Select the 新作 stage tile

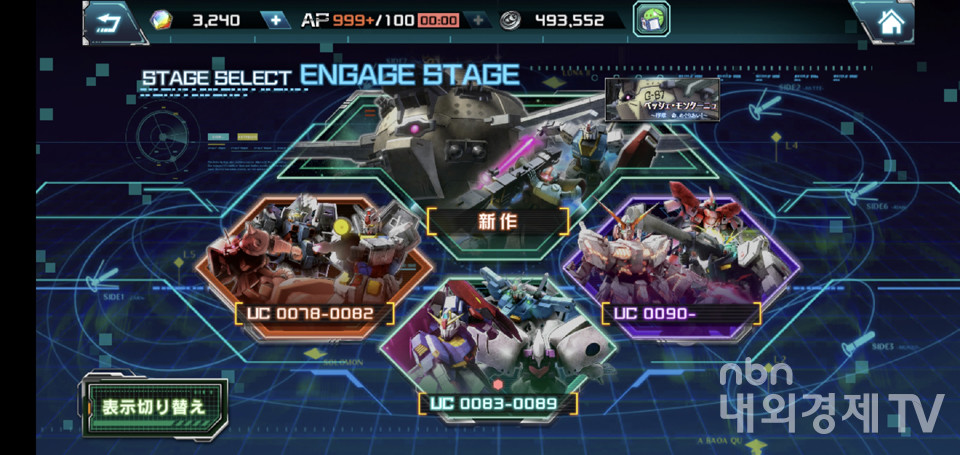(x=497, y=160)
